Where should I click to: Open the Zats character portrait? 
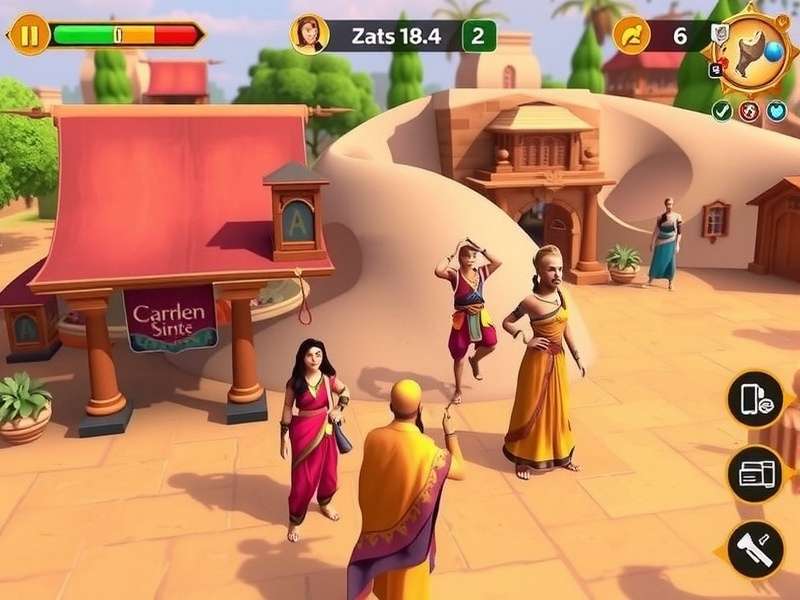[x=309, y=35]
